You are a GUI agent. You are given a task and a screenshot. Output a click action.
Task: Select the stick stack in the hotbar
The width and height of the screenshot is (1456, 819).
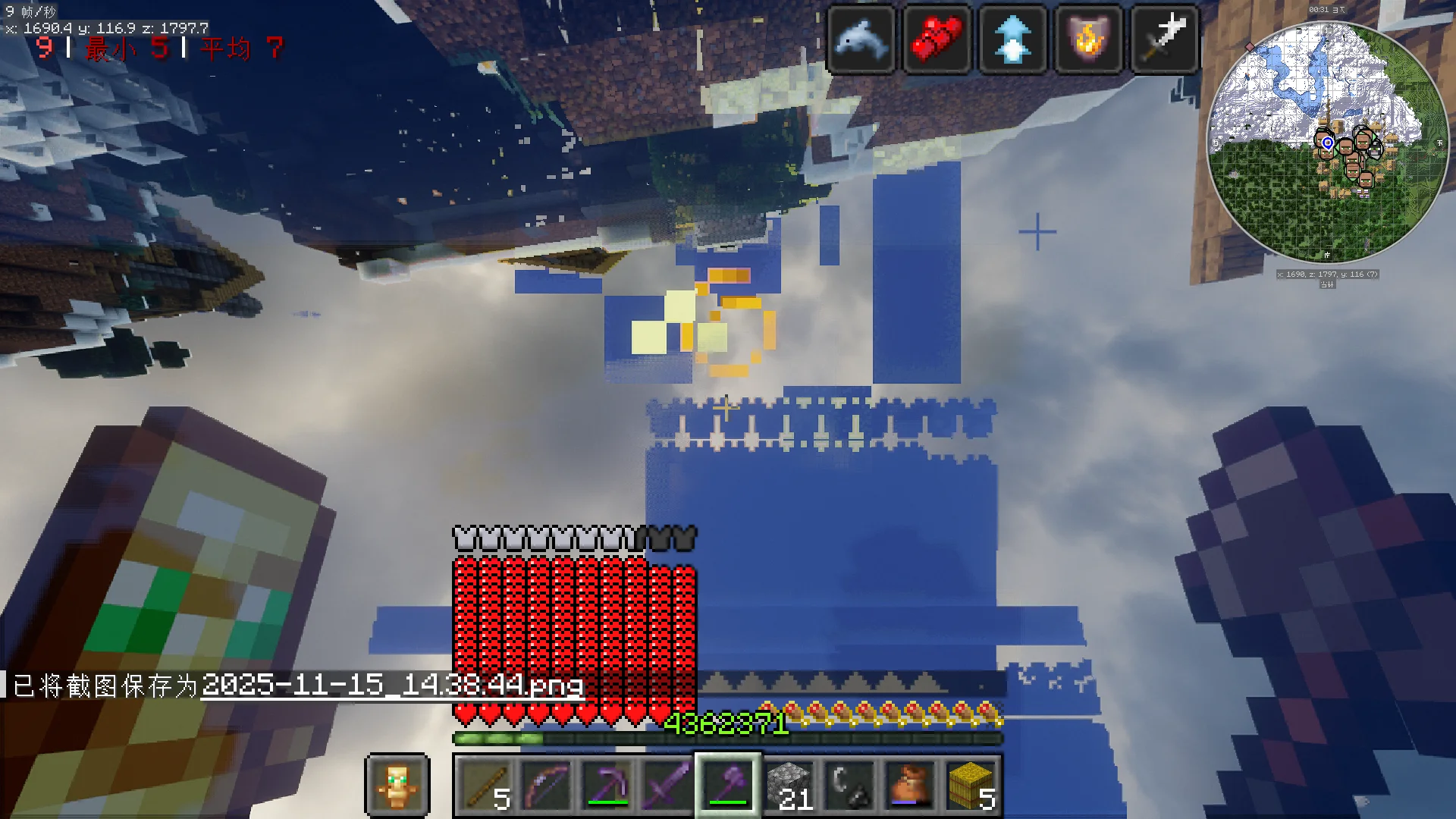pyautogui.click(x=485, y=785)
